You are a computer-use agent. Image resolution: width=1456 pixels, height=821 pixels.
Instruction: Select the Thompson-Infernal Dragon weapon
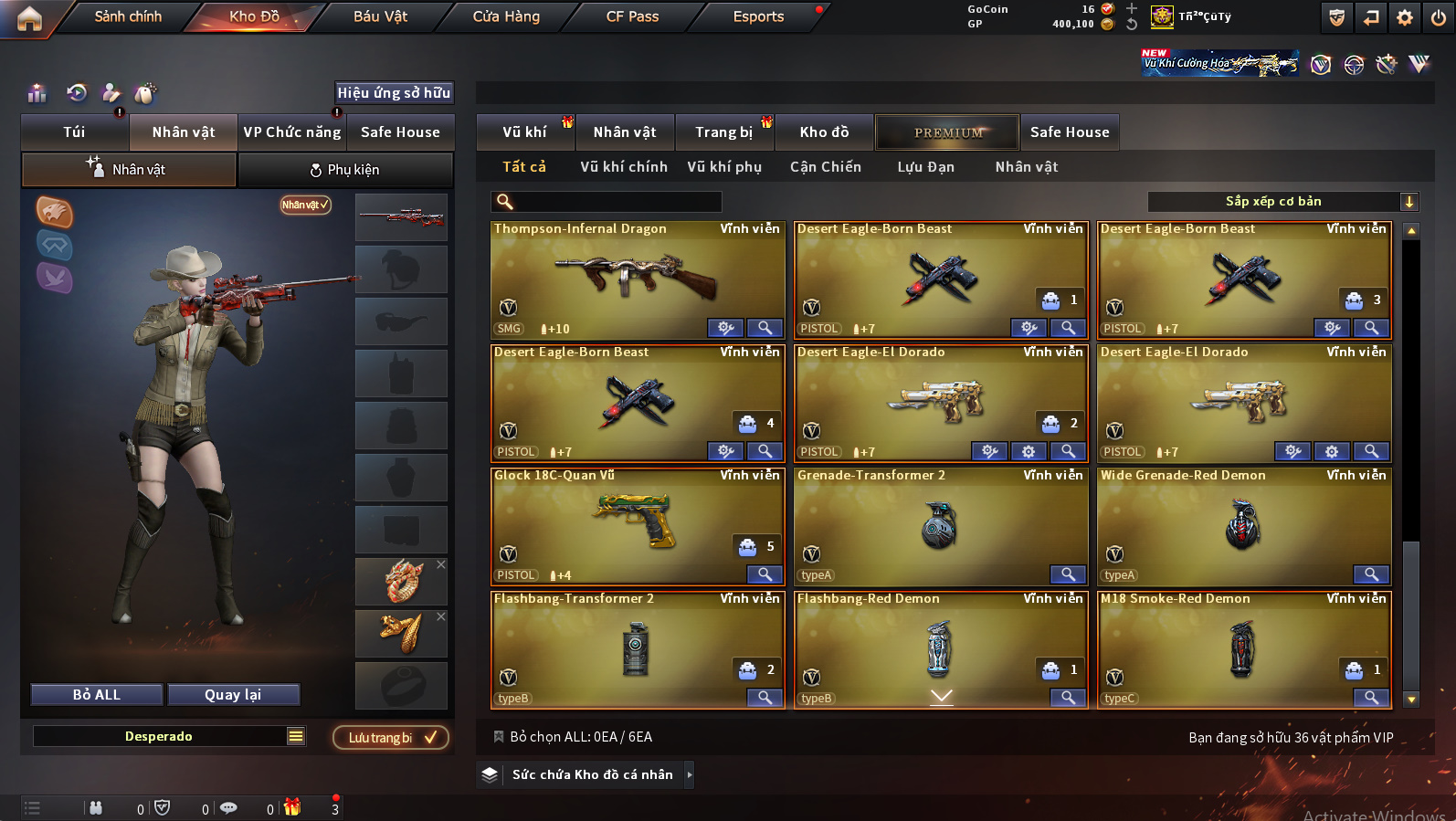pyautogui.click(x=637, y=279)
